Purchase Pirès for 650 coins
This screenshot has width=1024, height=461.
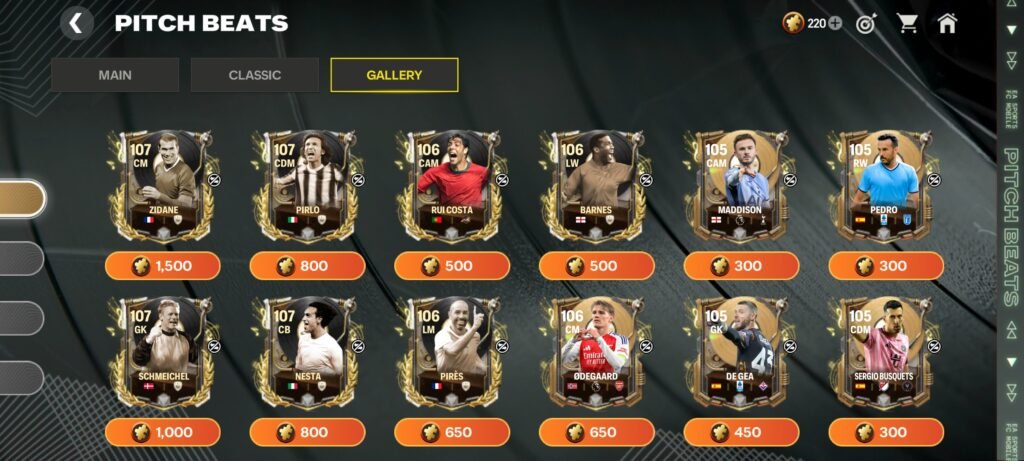point(451,432)
